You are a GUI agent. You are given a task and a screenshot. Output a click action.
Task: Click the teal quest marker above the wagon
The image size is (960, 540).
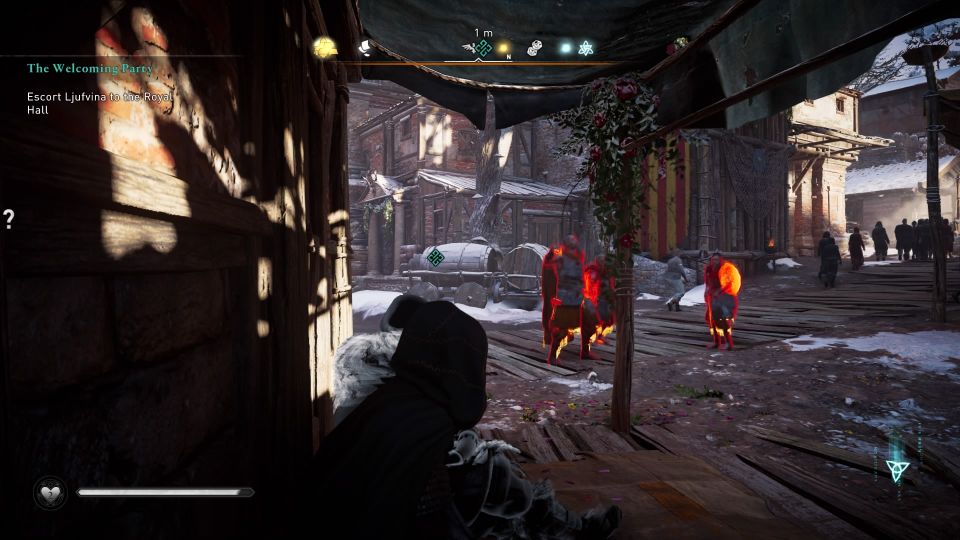pos(435,257)
